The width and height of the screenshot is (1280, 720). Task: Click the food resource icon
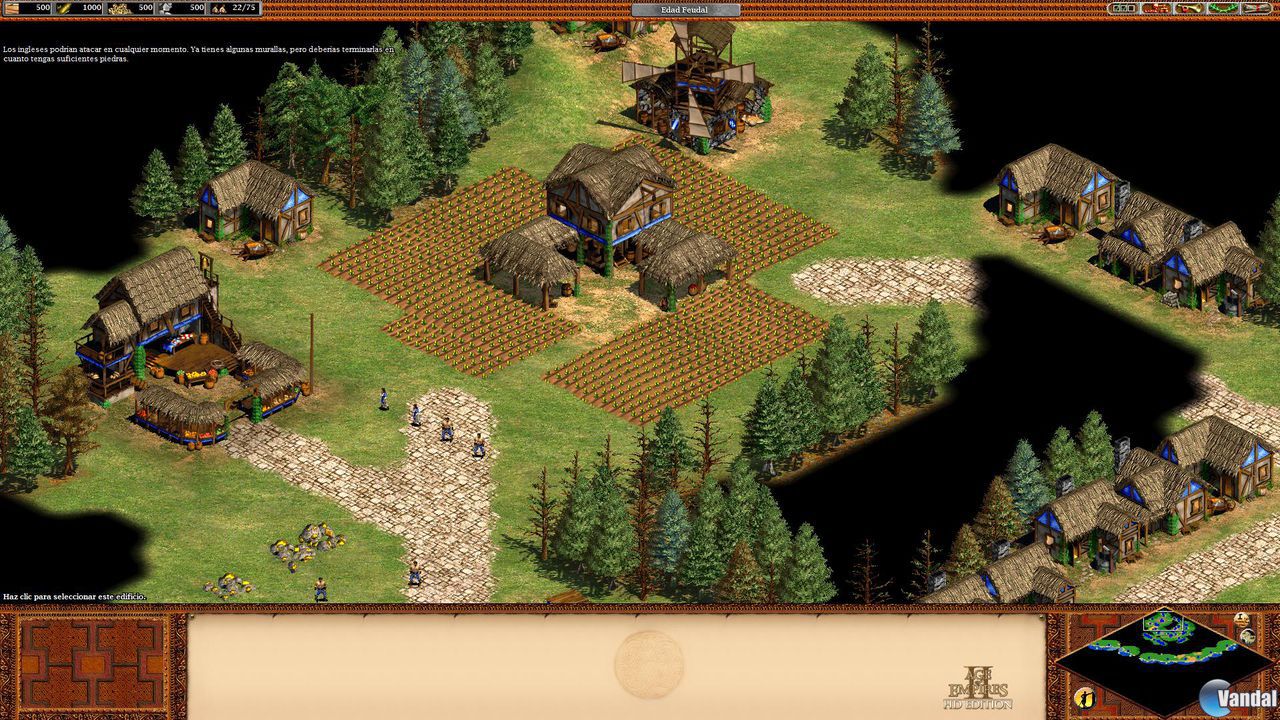coord(63,9)
